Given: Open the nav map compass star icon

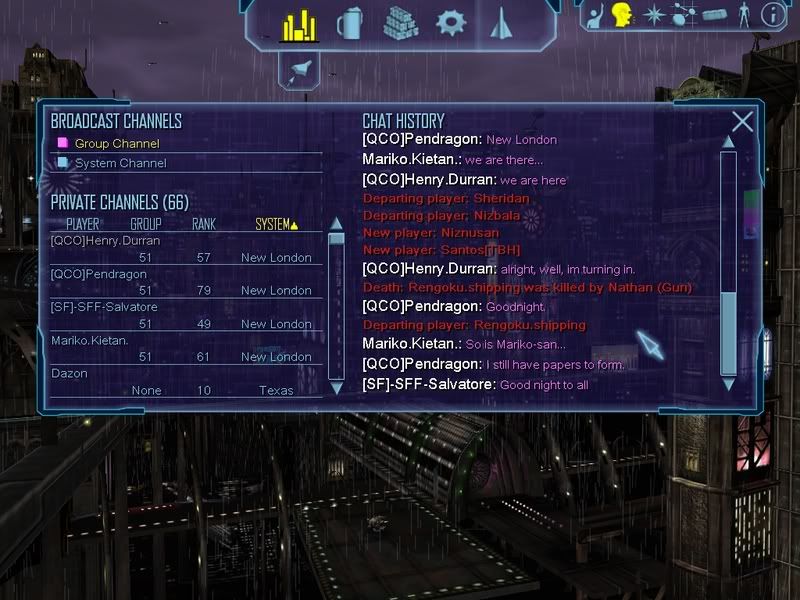Looking at the screenshot, I should (653, 15).
